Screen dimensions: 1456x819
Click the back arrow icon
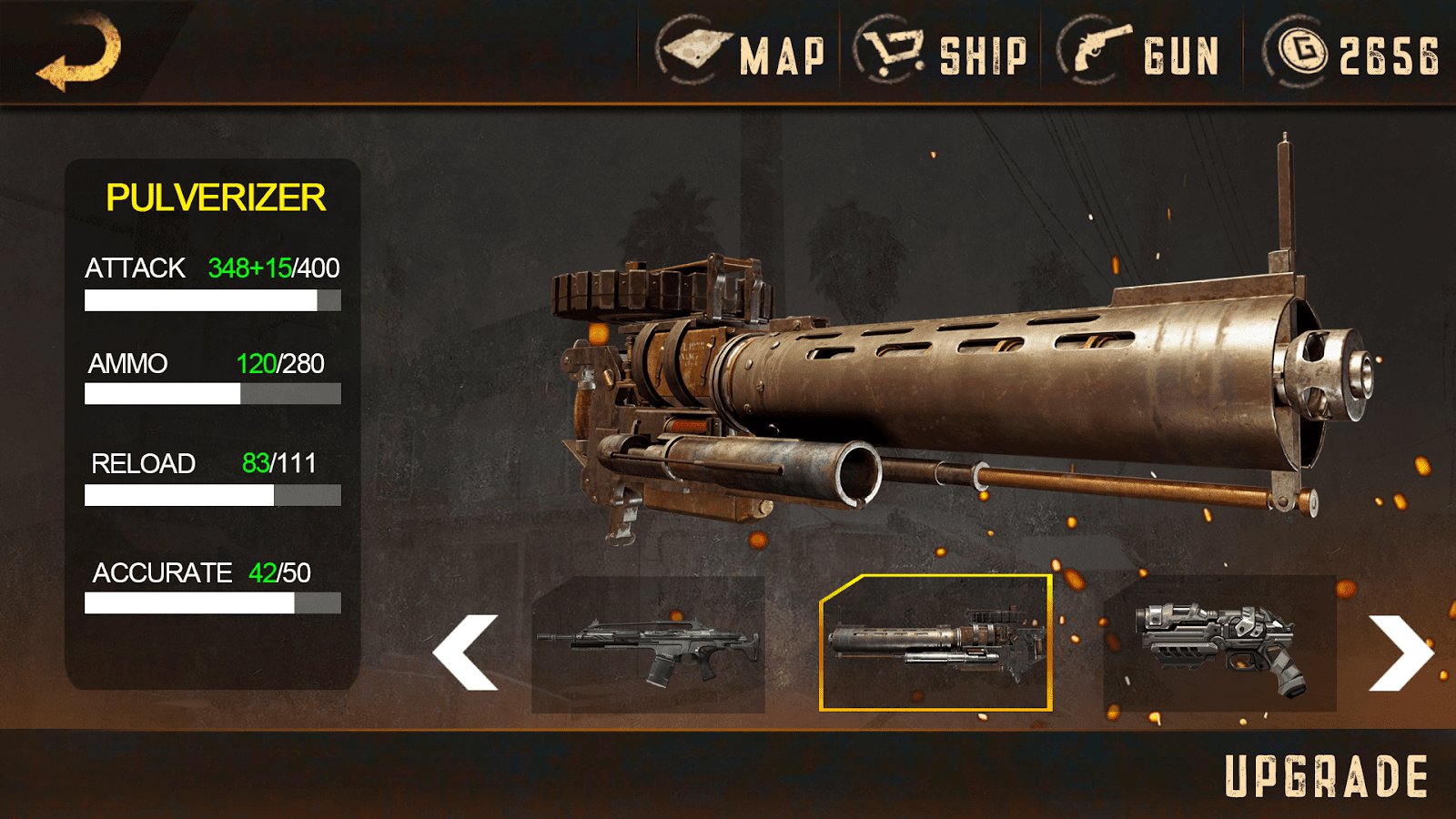[x=80, y=53]
